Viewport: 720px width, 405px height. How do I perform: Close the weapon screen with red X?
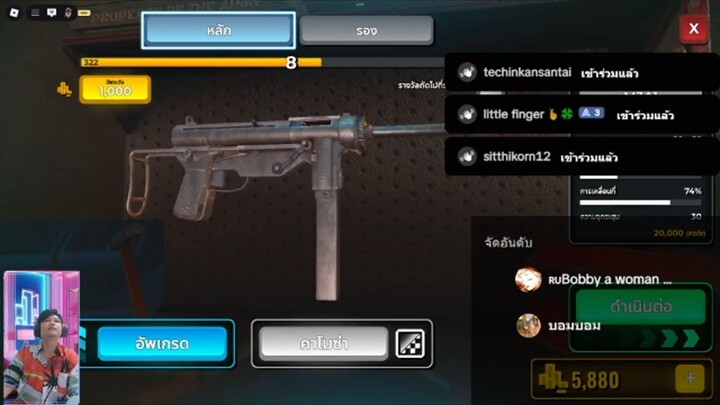click(x=693, y=29)
